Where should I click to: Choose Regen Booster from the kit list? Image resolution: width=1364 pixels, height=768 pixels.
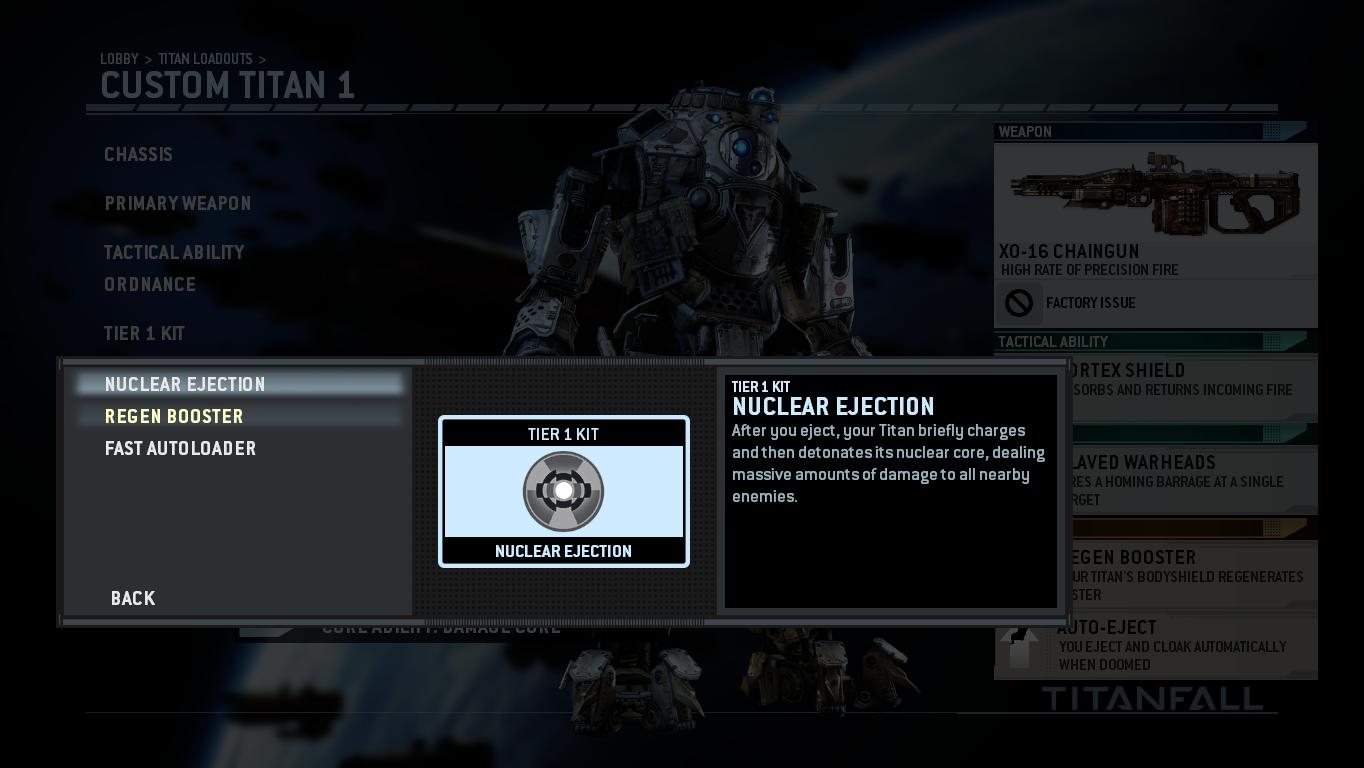[x=174, y=417]
